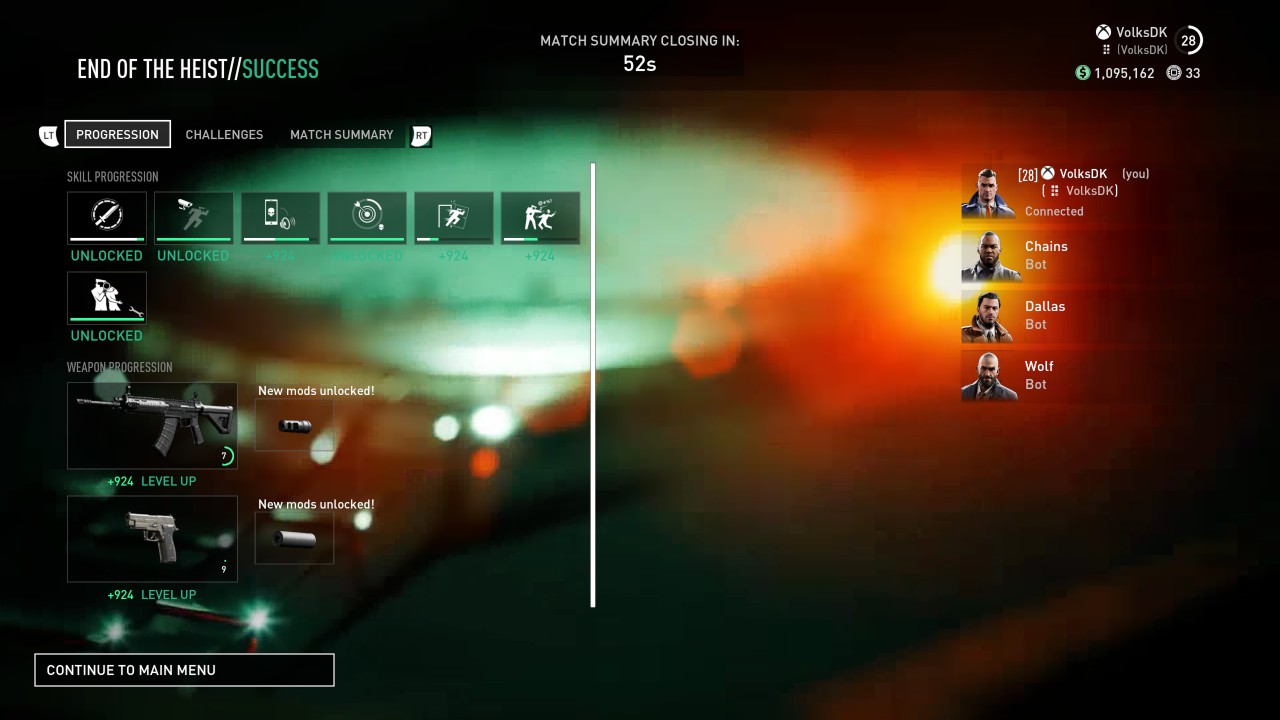Screen dimensions: 1280x720
Task: Select the rifle weapon thumbnail
Action: (x=152, y=424)
